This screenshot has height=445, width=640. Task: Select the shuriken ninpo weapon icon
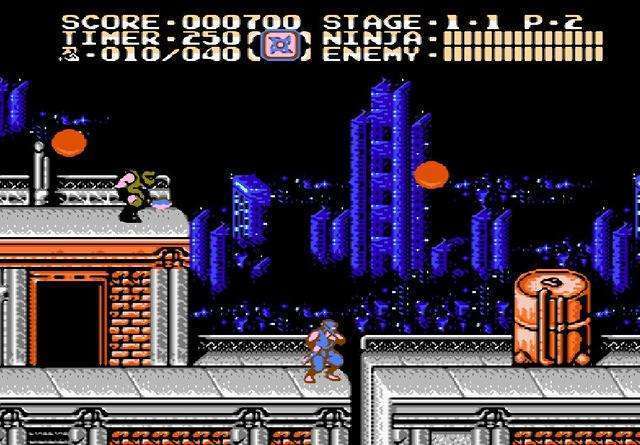click(x=279, y=44)
